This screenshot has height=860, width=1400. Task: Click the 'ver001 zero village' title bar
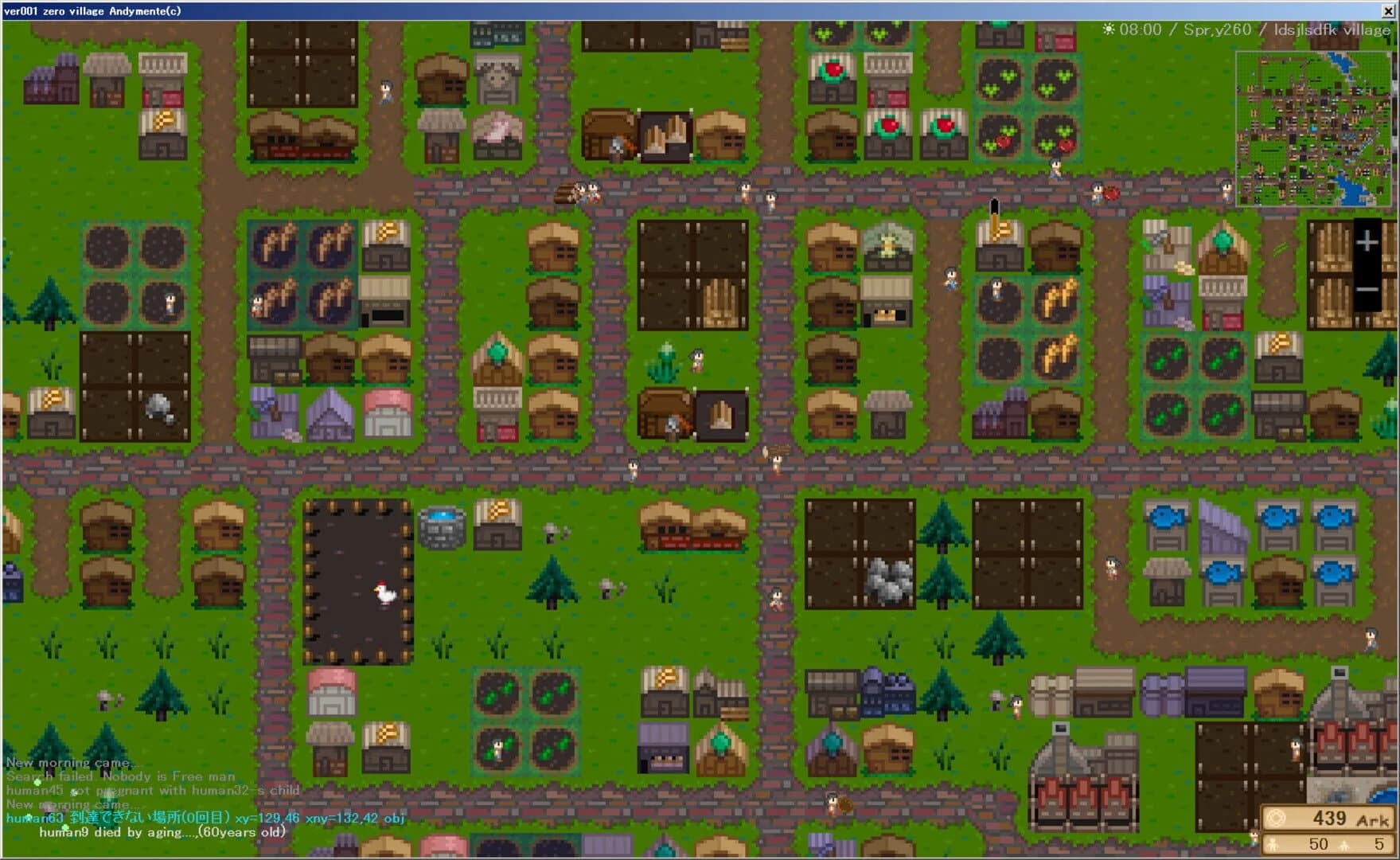[92, 11]
